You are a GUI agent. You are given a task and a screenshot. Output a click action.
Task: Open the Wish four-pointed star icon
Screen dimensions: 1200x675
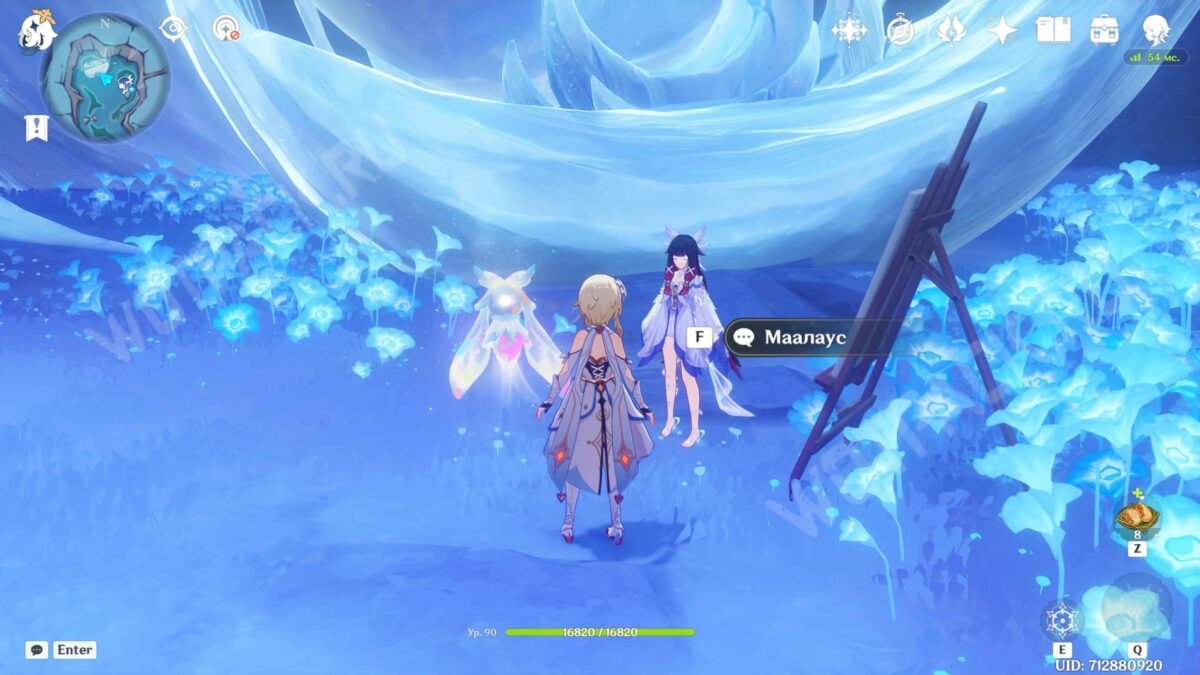(1001, 30)
